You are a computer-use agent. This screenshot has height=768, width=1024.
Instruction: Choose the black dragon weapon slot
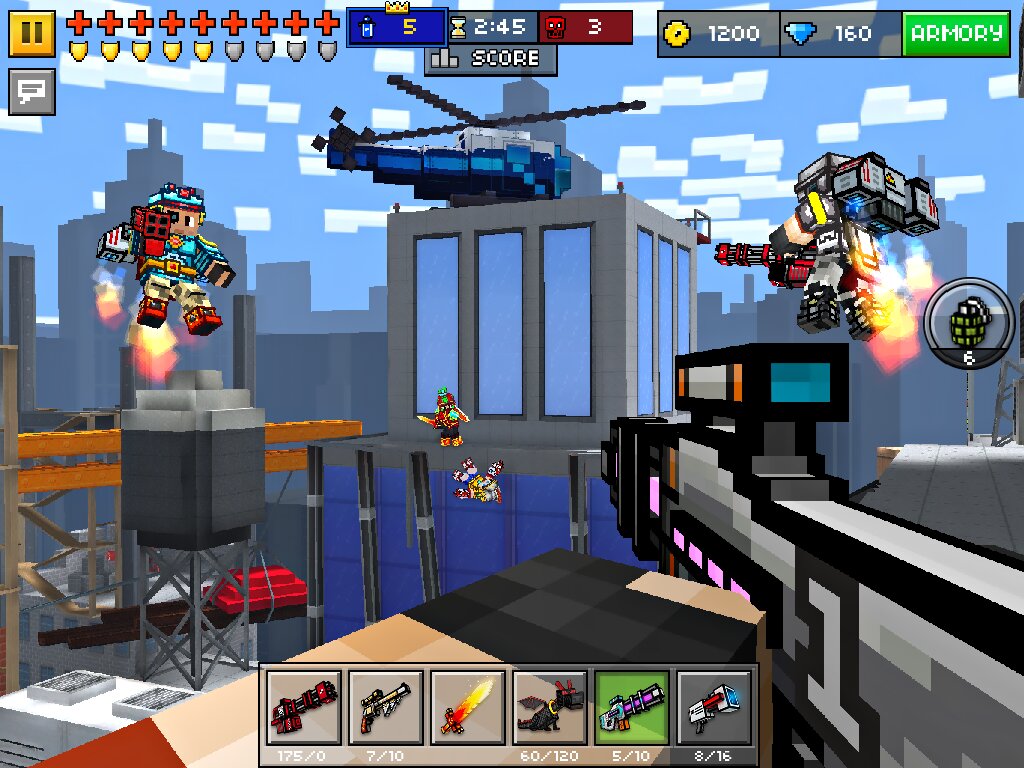549,709
